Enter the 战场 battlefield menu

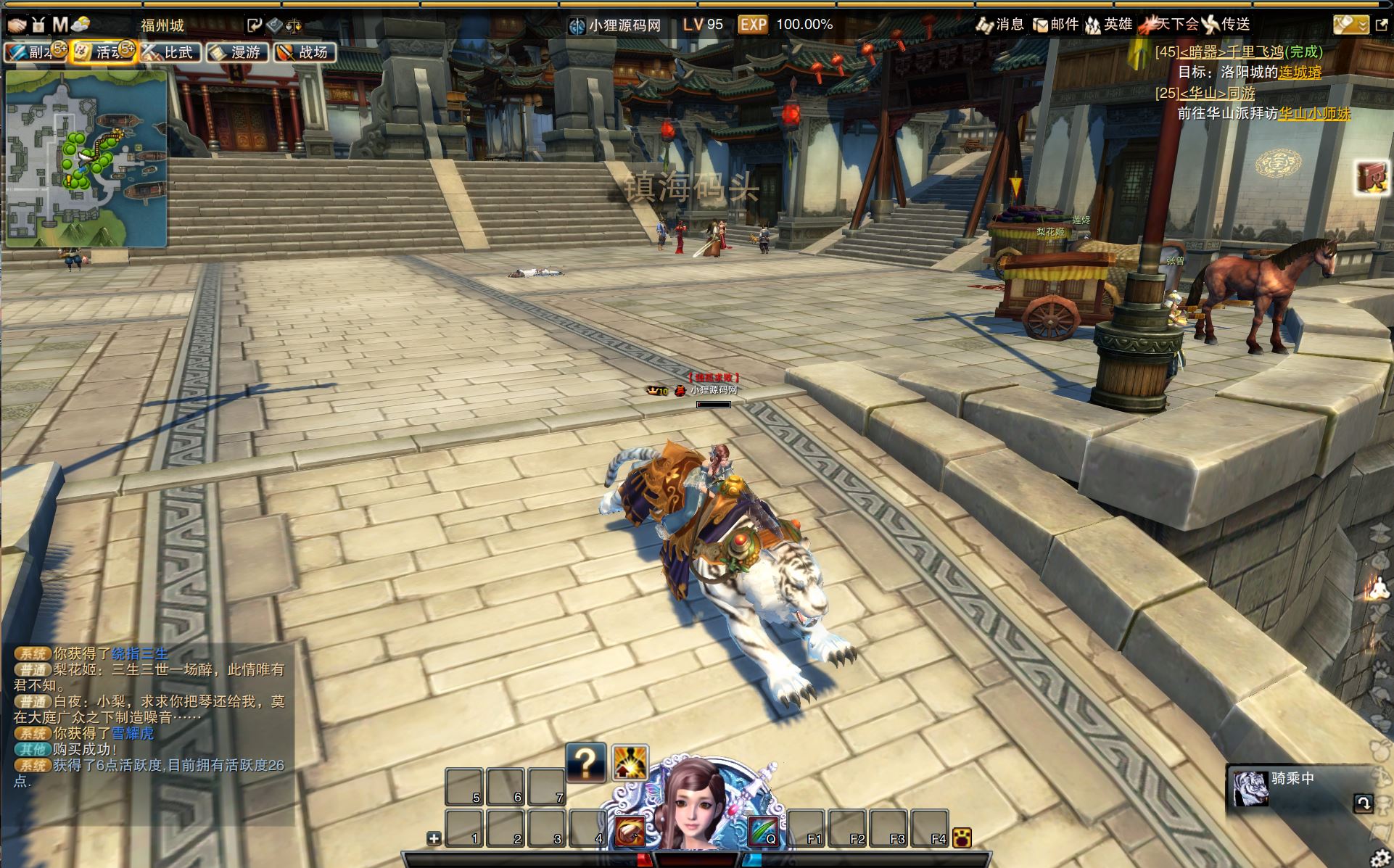[x=305, y=52]
